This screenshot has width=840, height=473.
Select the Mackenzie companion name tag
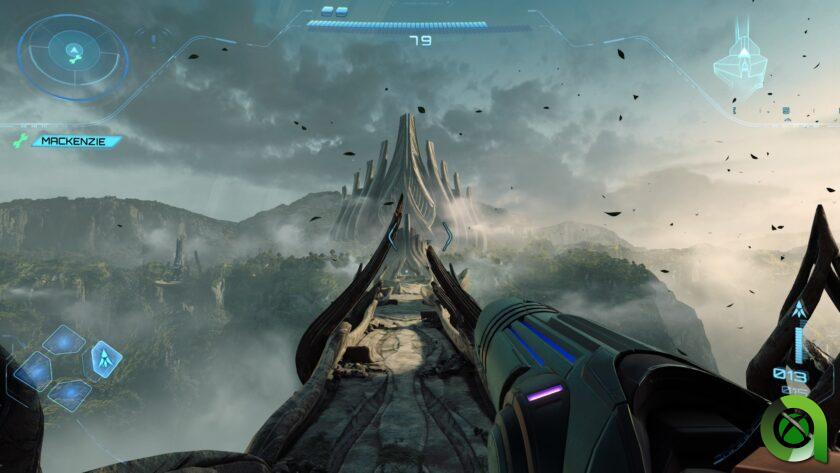(x=75, y=142)
